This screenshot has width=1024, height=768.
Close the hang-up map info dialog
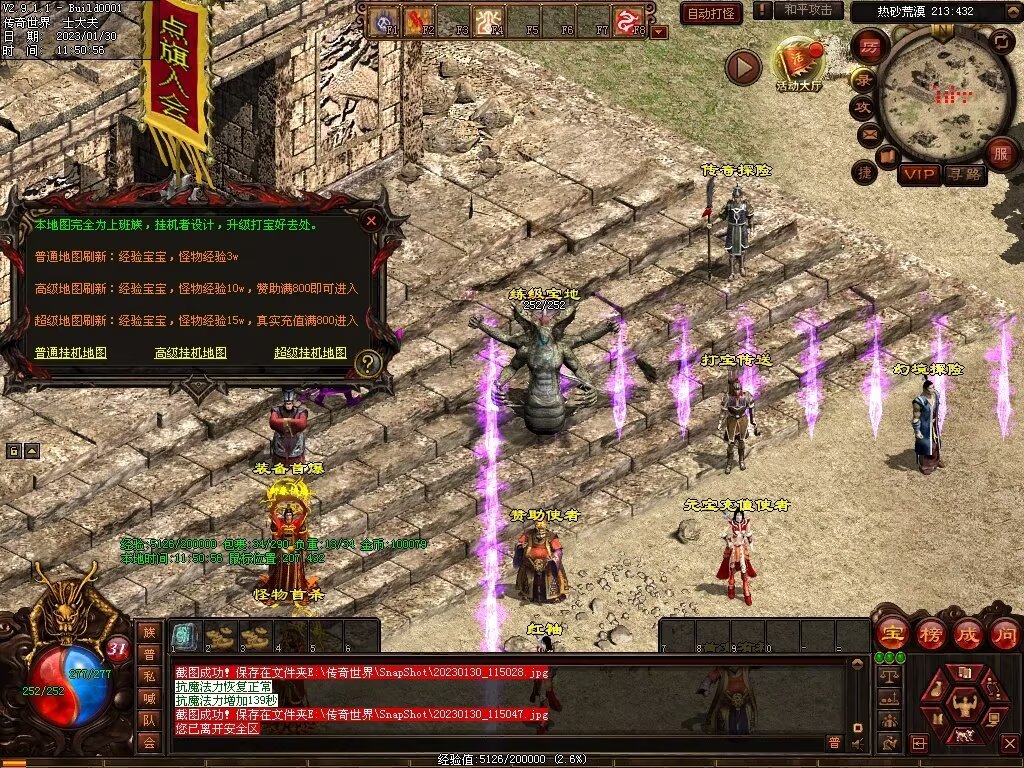(x=371, y=220)
